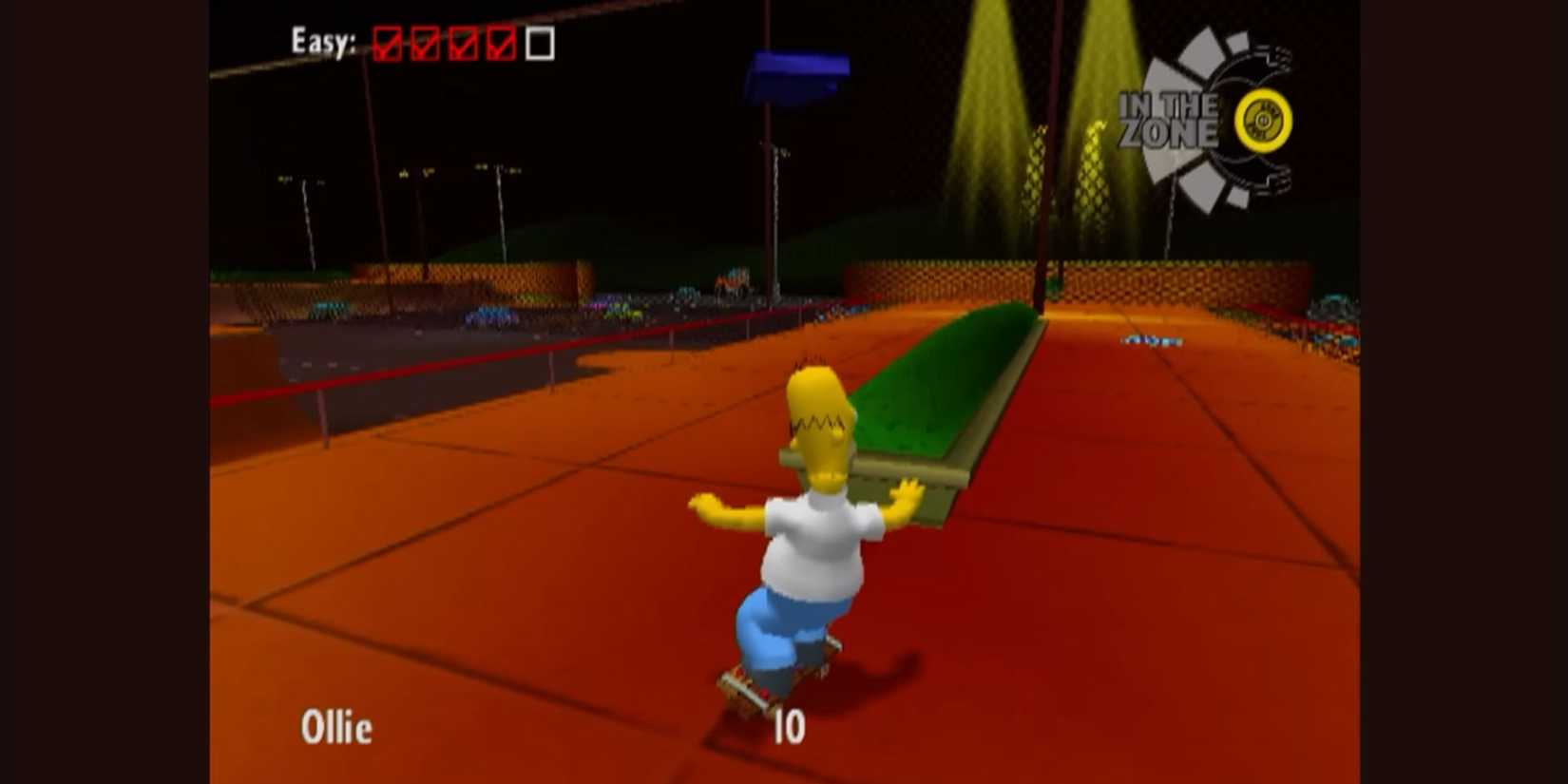
Task: Click the yellow skateboard wheel icon
Action: pyautogui.click(x=1261, y=120)
